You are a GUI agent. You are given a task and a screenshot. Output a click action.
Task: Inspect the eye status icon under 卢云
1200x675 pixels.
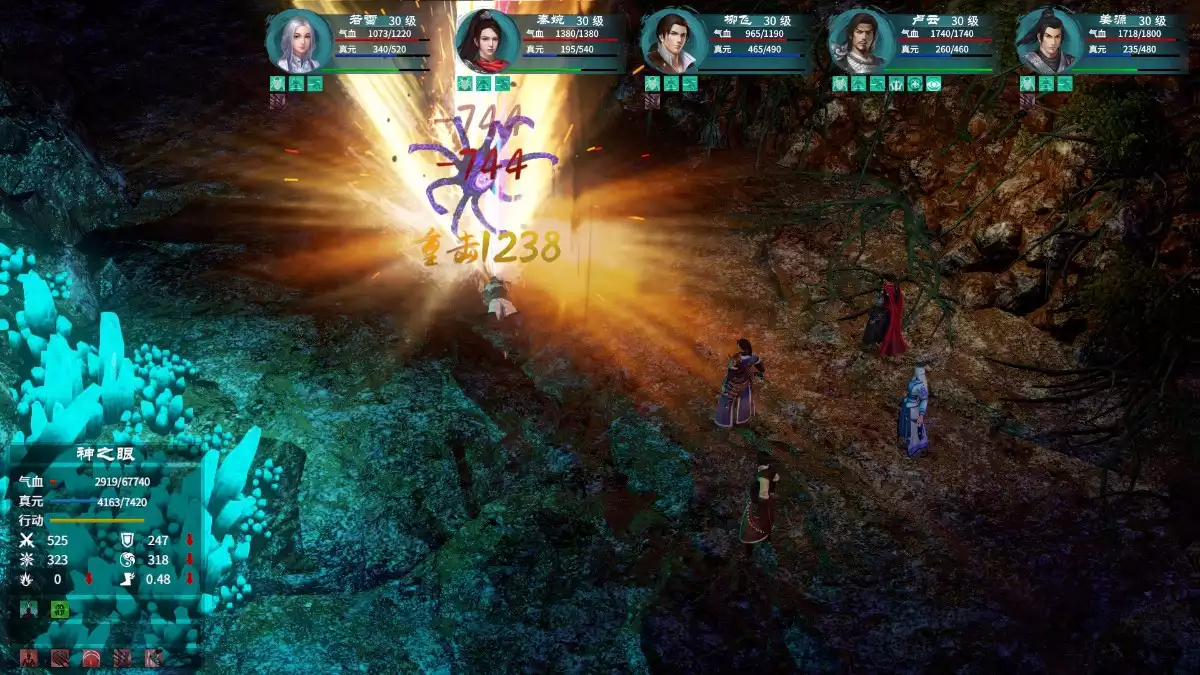(933, 84)
